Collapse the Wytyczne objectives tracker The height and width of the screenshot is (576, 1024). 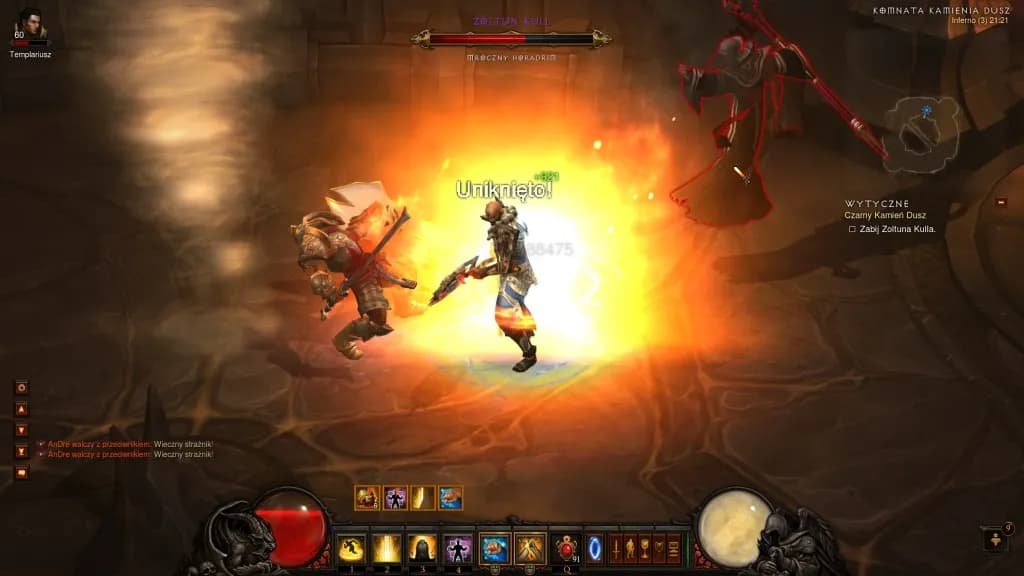1001,203
